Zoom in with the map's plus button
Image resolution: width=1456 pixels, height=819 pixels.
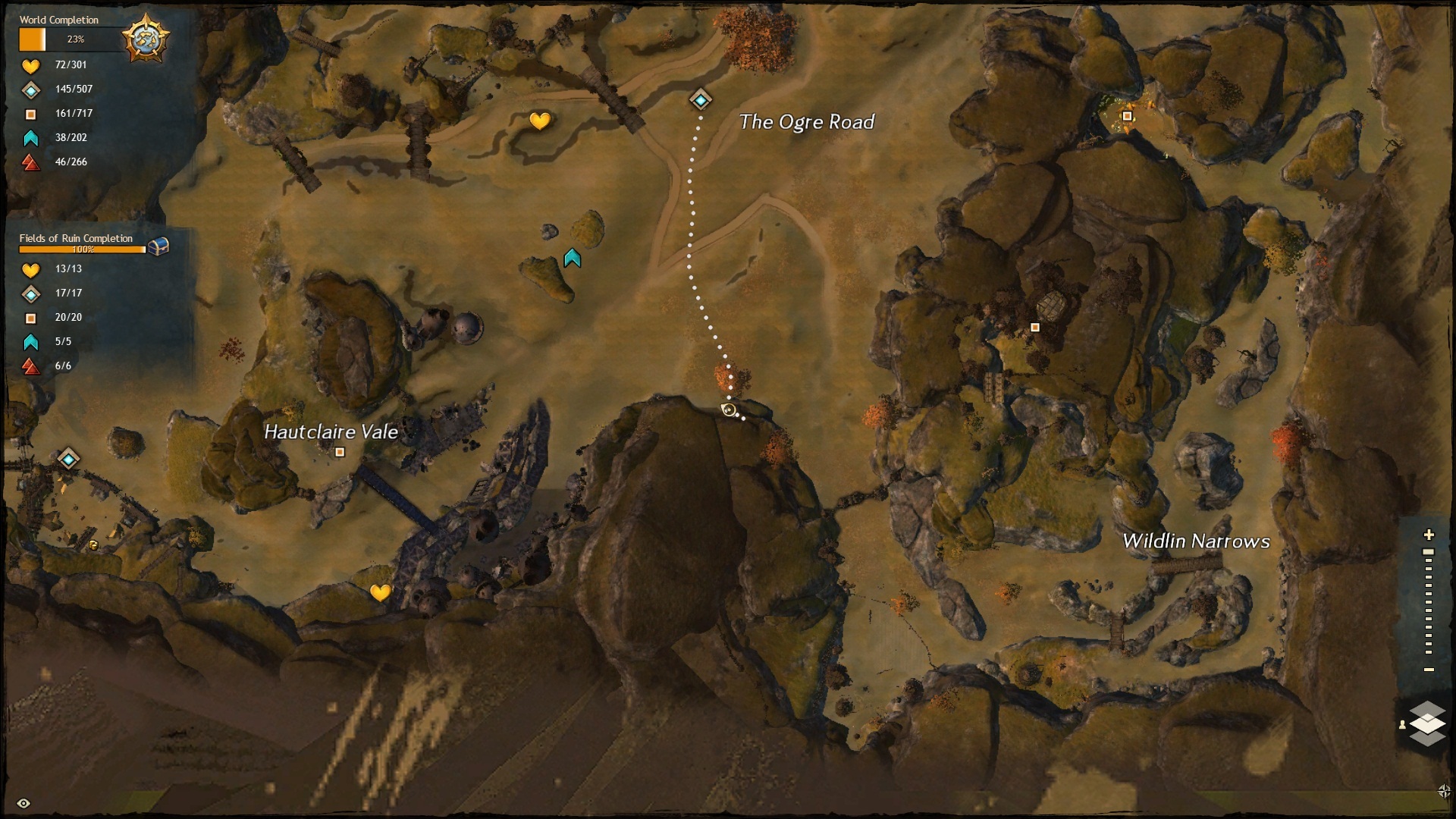1429,535
